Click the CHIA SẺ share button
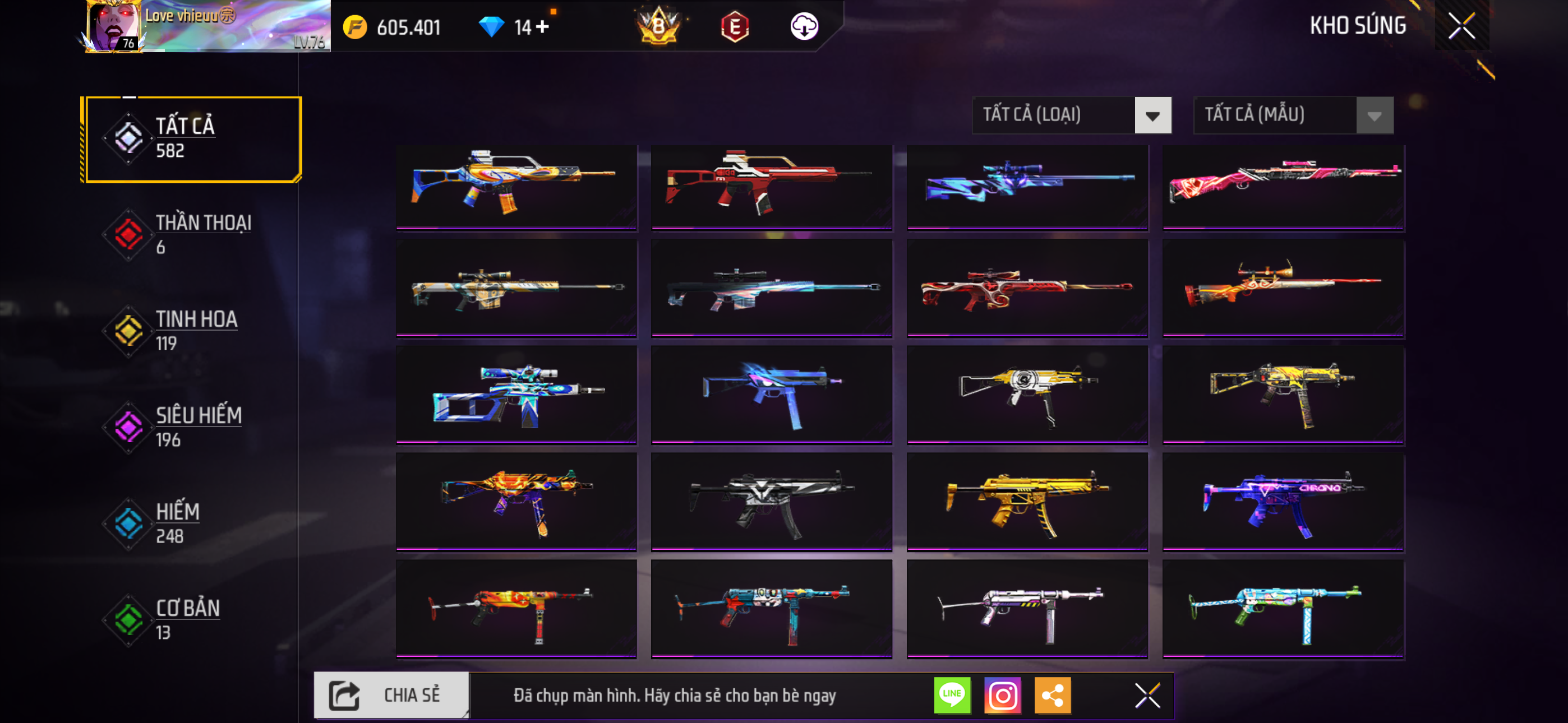The height and width of the screenshot is (723, 1568). pyautogui.click(x=391, y=695)
